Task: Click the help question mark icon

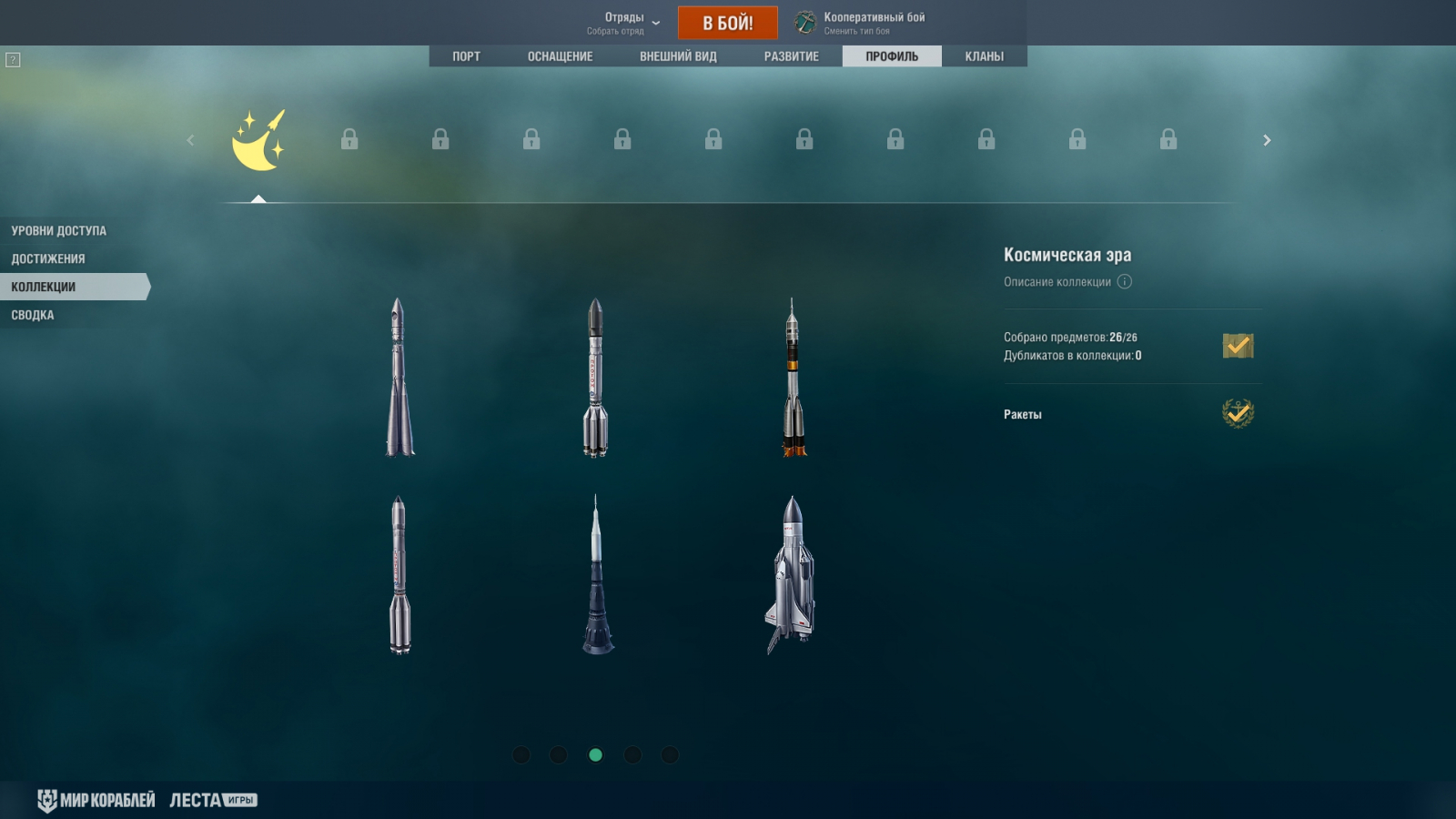Action: [x=13, y=60]
